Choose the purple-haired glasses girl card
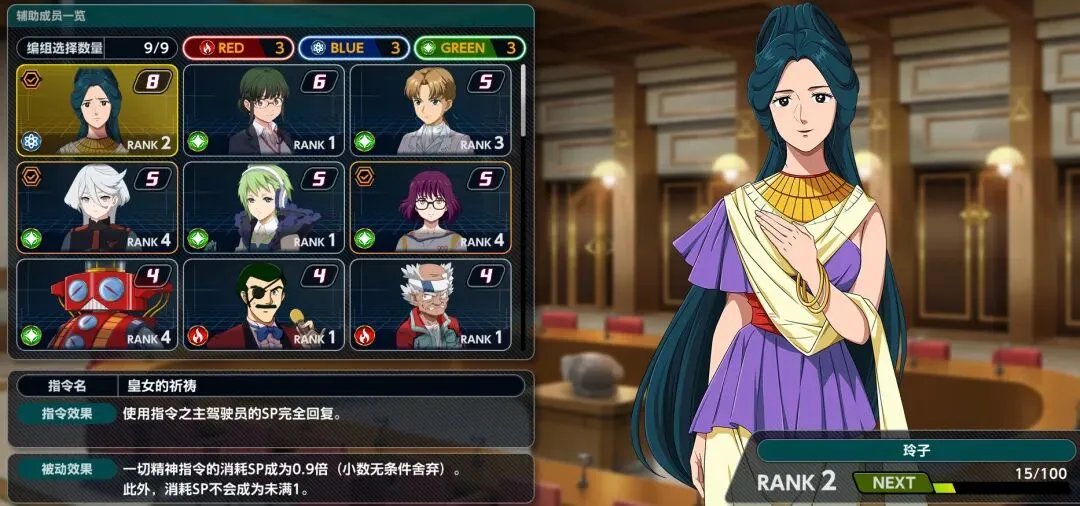Image resolution: width=1080 pixels, height=506 pixels. pos(430,207)
